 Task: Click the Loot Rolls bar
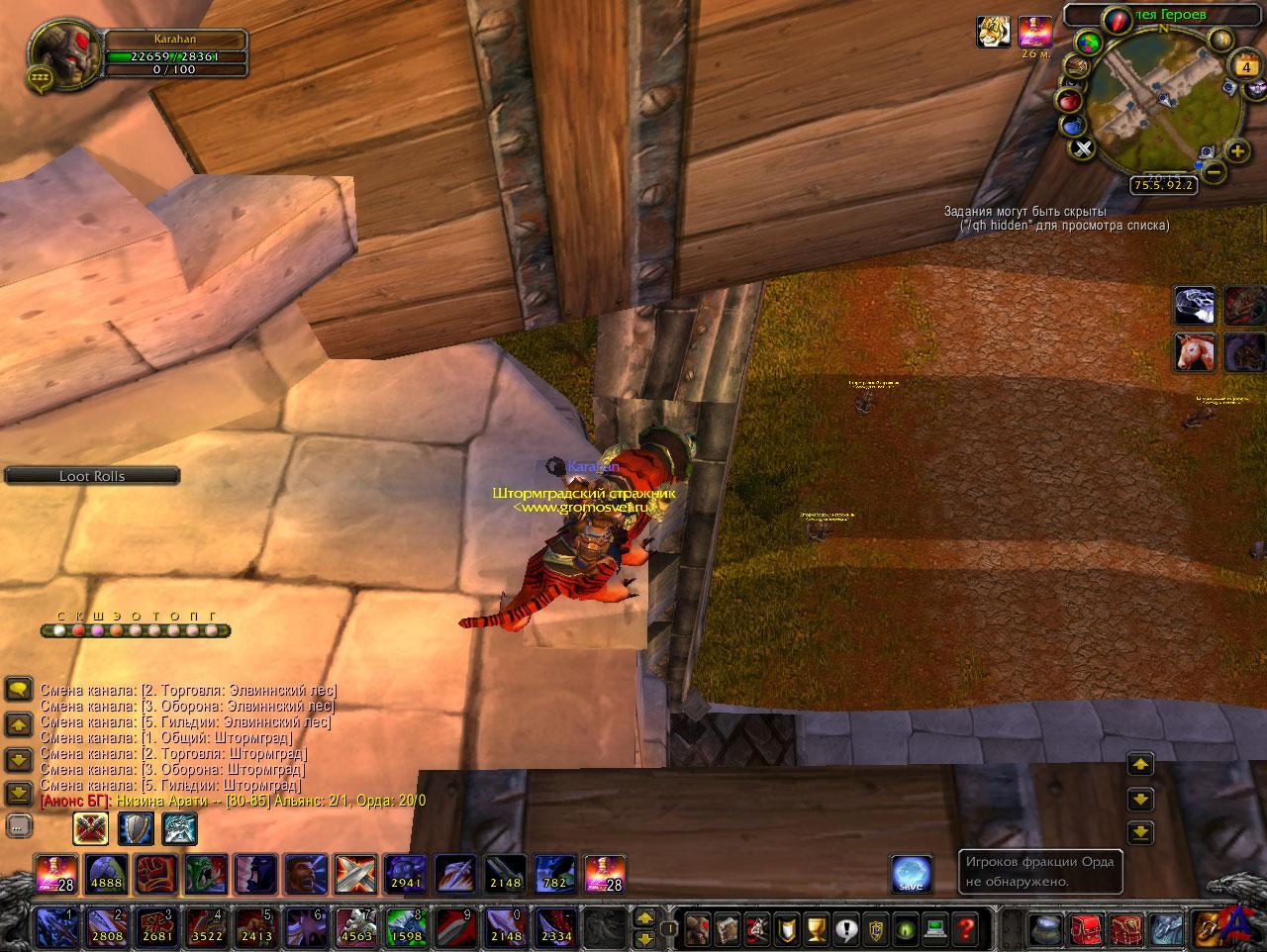[92, 476]
